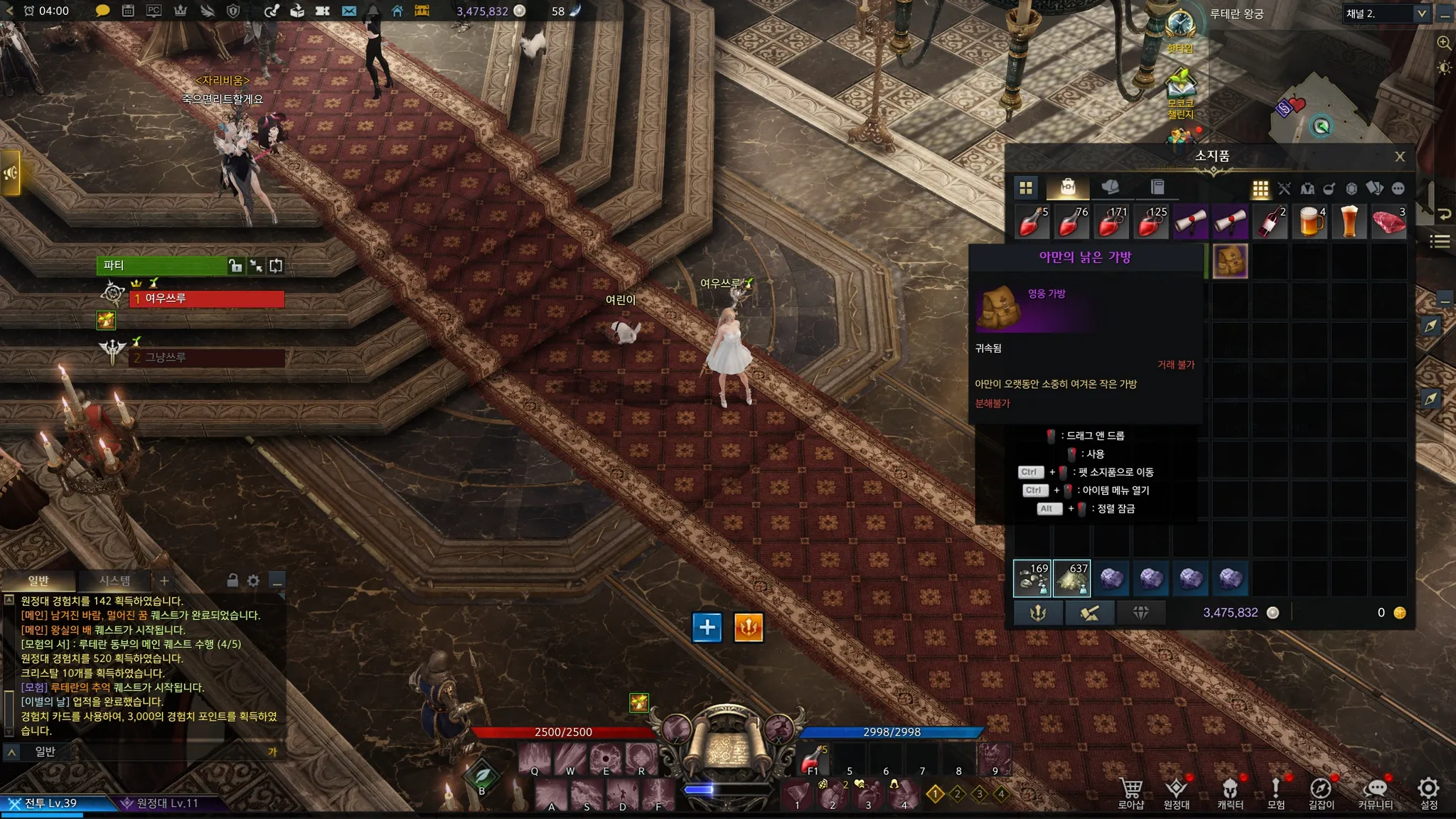Select Aman's old bag item
The height and width of the screenshot is (819, 1456).
pos(1230,261)
